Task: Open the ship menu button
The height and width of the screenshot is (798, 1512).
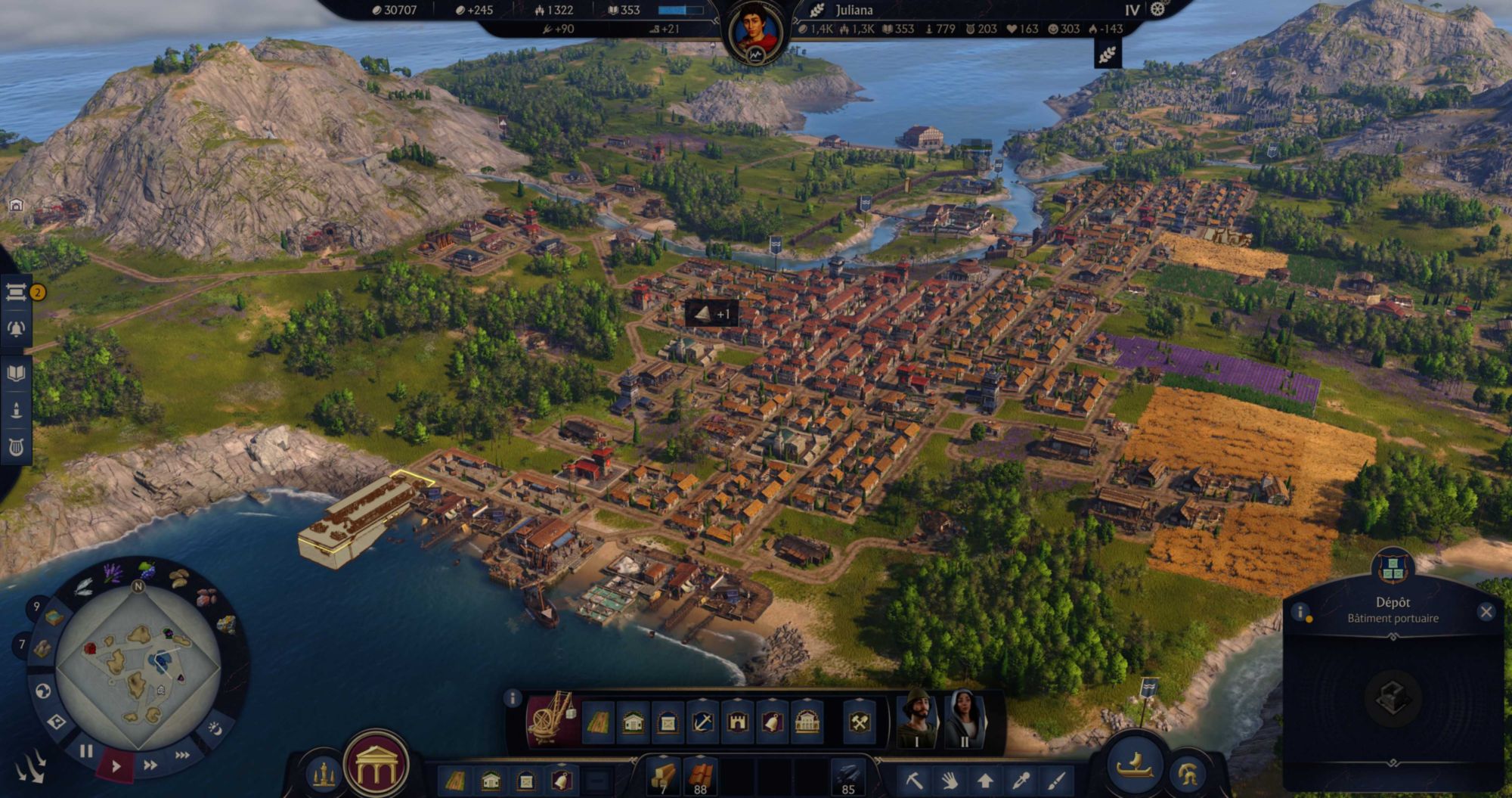Action: coord(1135,764)
